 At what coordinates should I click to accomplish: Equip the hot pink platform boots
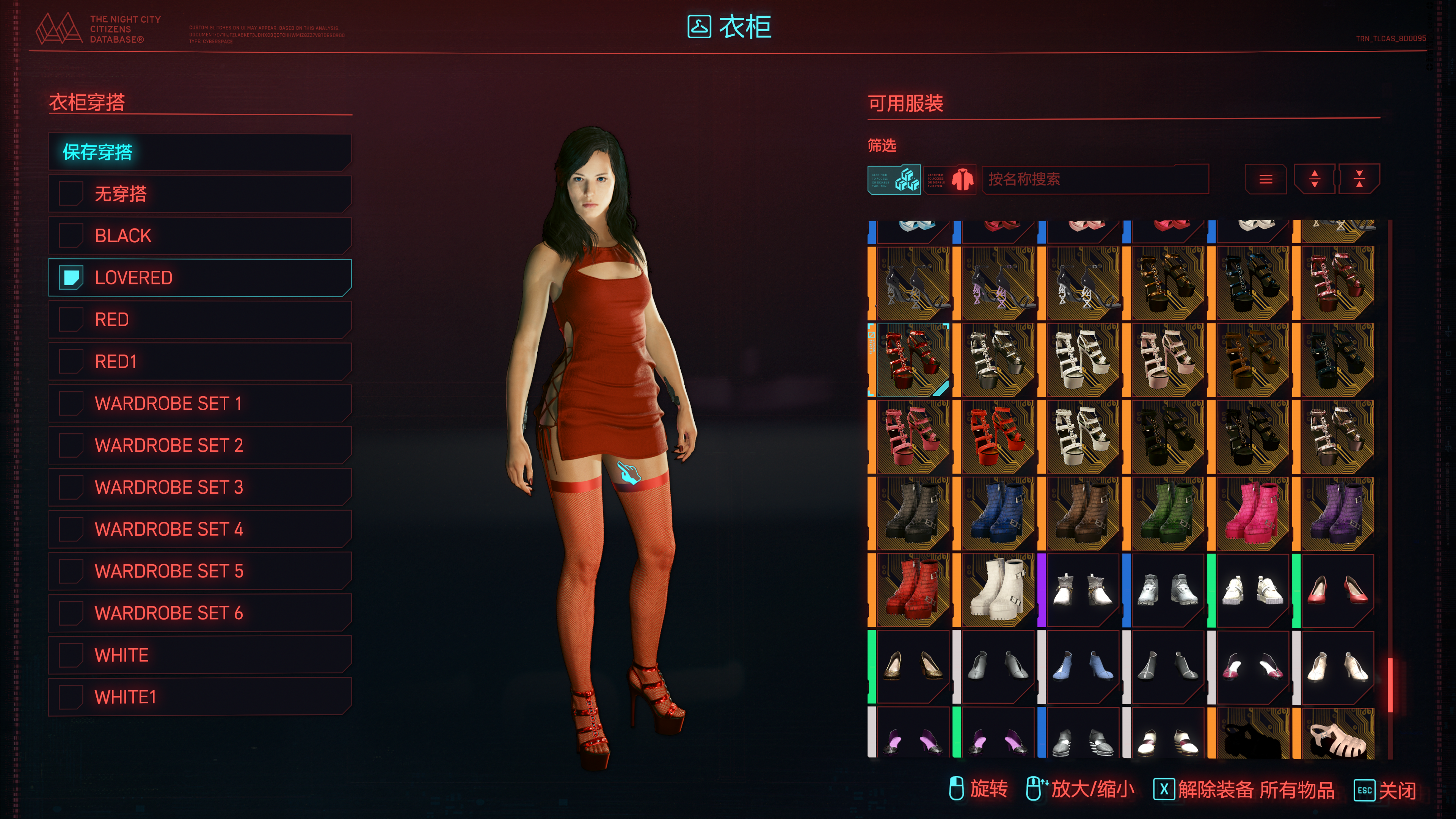point(1251,514)
